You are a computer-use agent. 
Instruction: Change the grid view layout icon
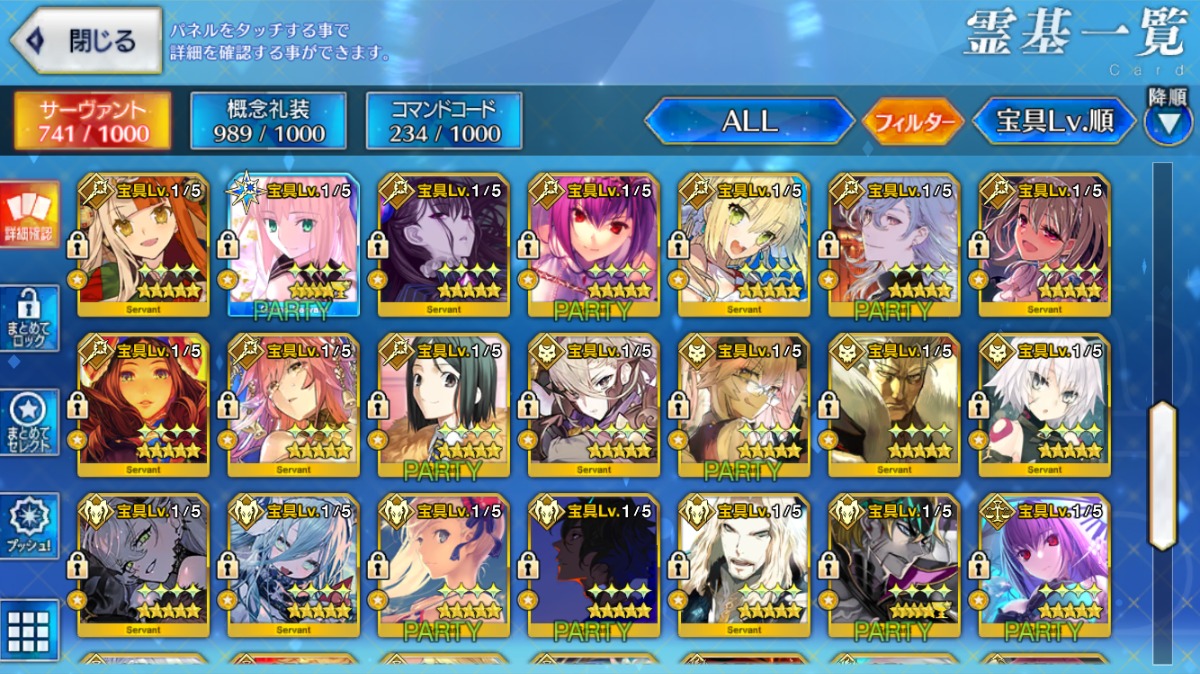(x=29, y=630)
